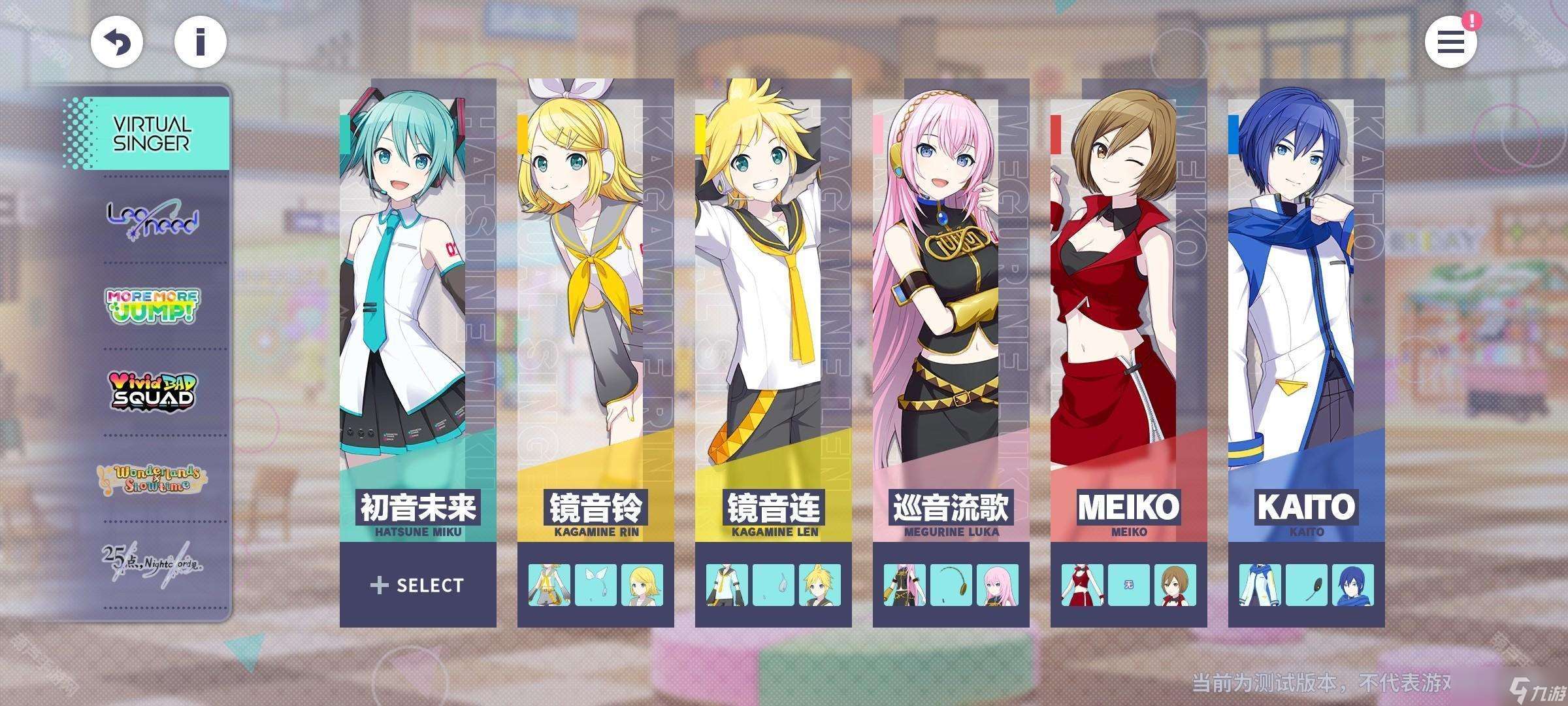Show the Wonderlands×Showtime group
The image size is (1568, 706).
(153, 479)
